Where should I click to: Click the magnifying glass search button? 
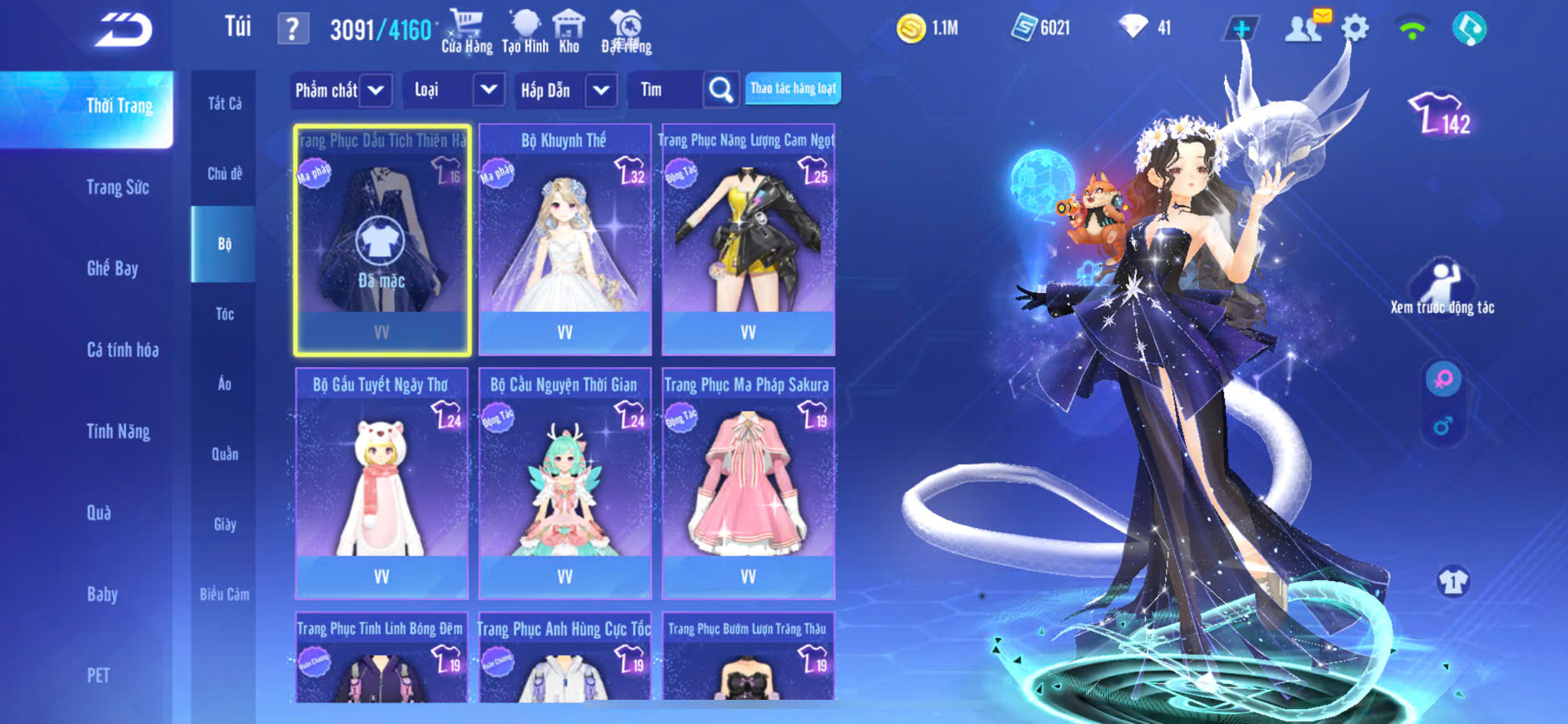[721, 90]
